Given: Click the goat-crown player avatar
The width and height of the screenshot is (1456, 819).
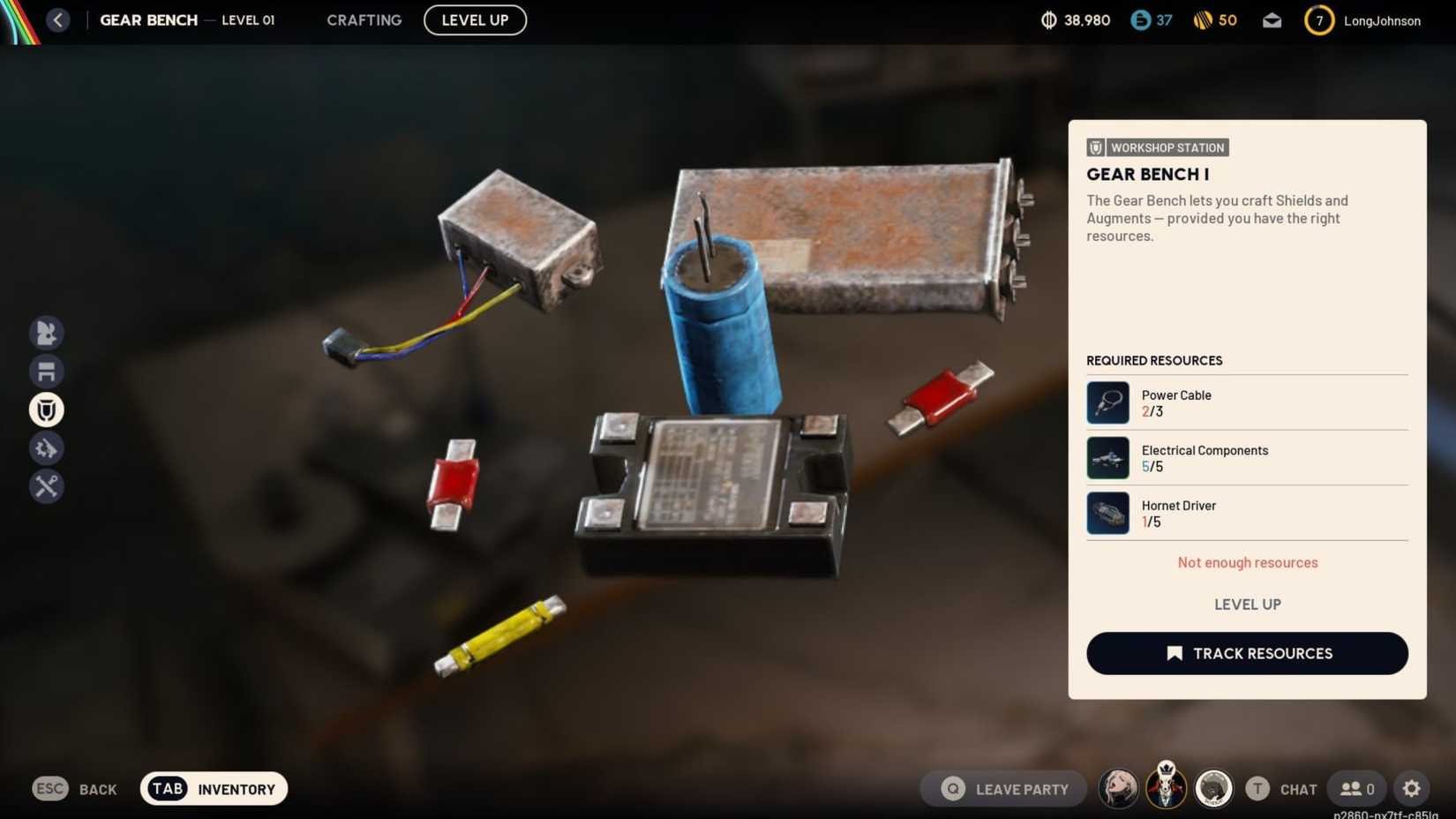Looking at the screenshot, I should (x=1167, y=788).
